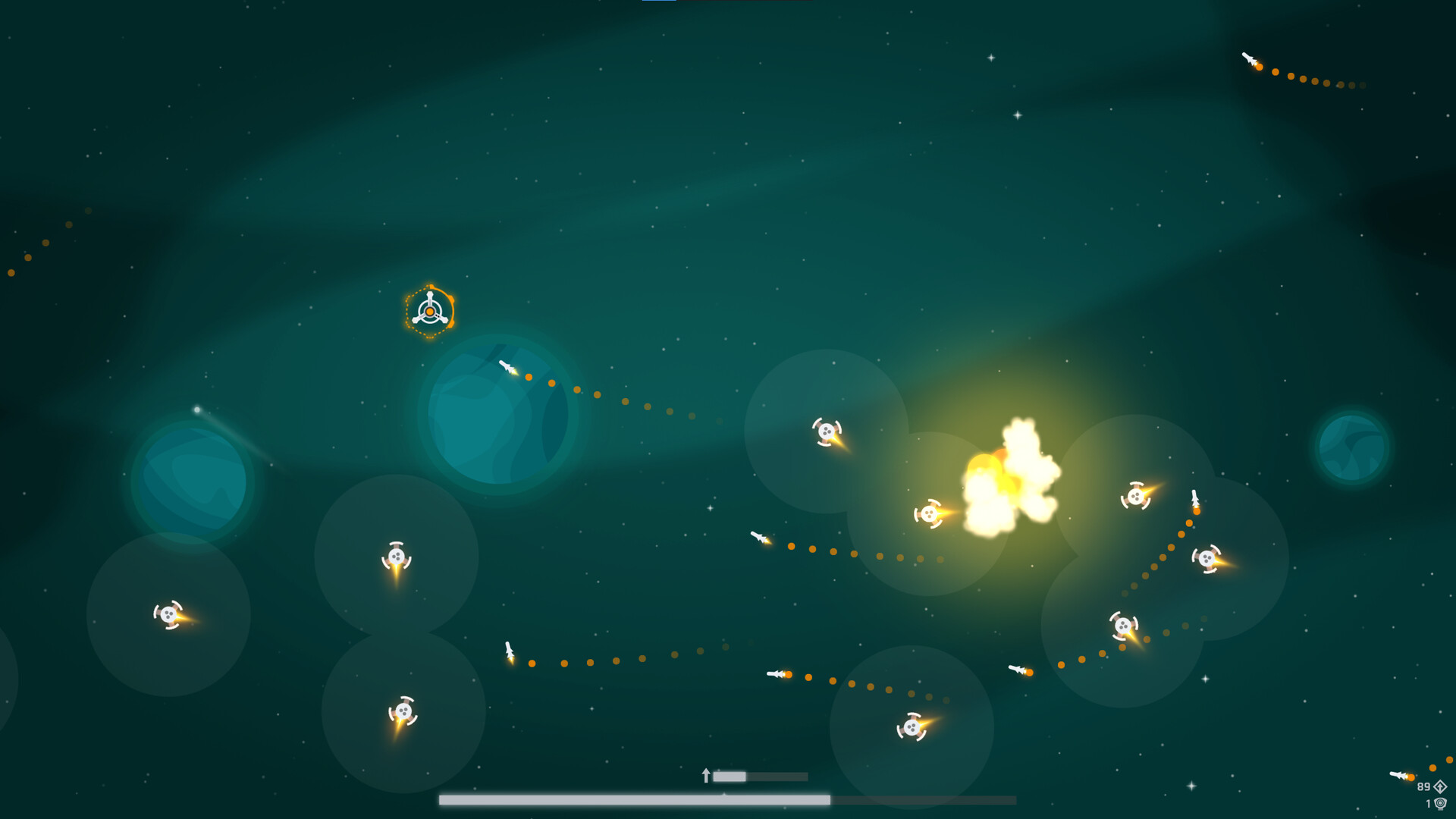Click the 89 upgrade counter
Viewport: 1456px width, 819px height.
[1423, 787]
